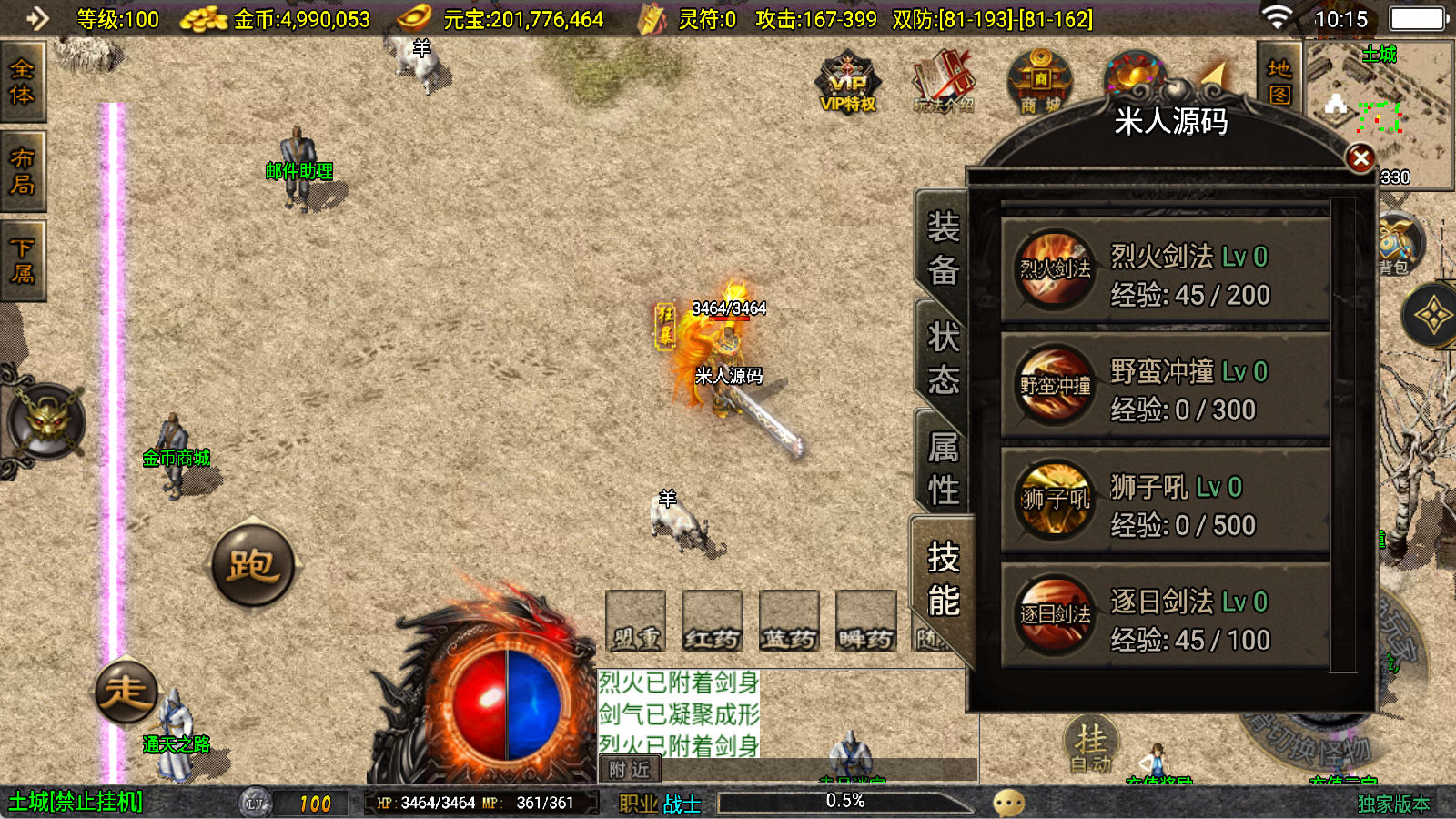Open the 商城 shop icon
1456x819 pixels.
1040,84
